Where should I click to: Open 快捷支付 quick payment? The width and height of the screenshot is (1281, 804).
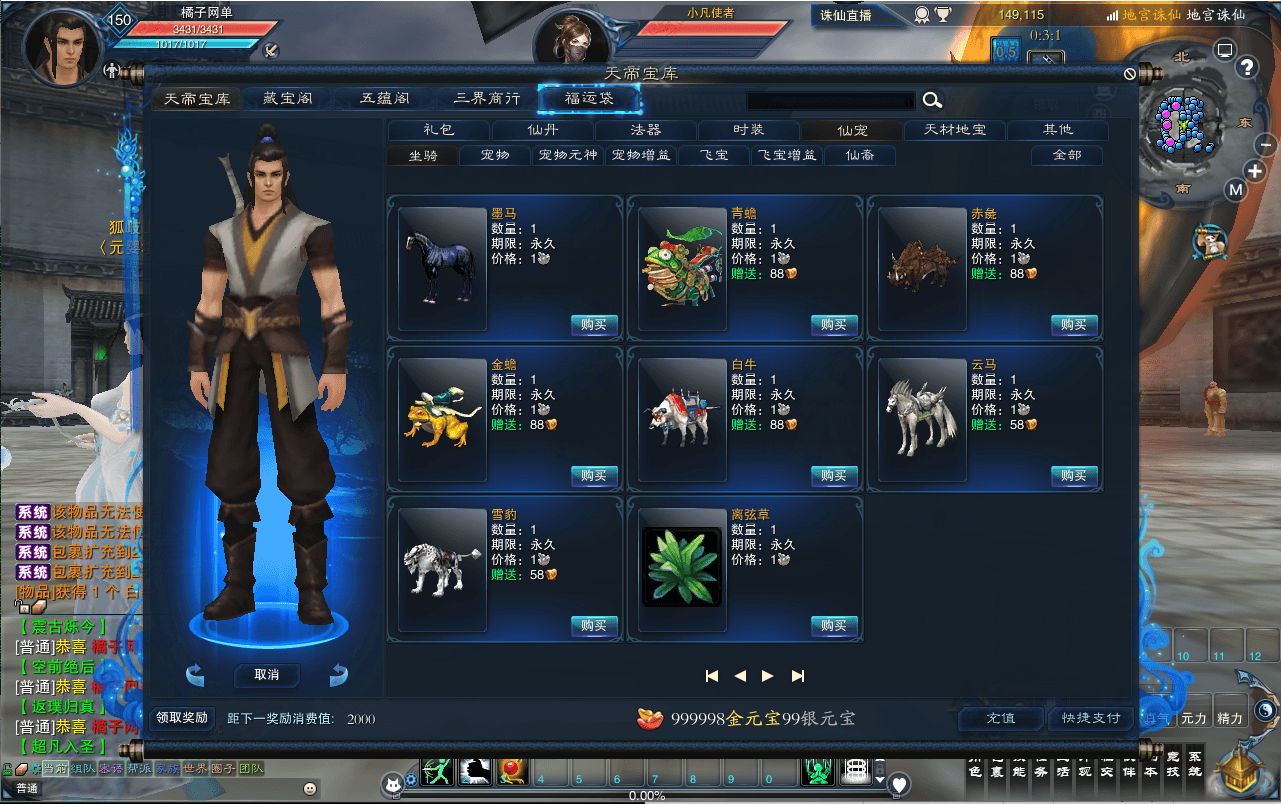[1090, 718]
